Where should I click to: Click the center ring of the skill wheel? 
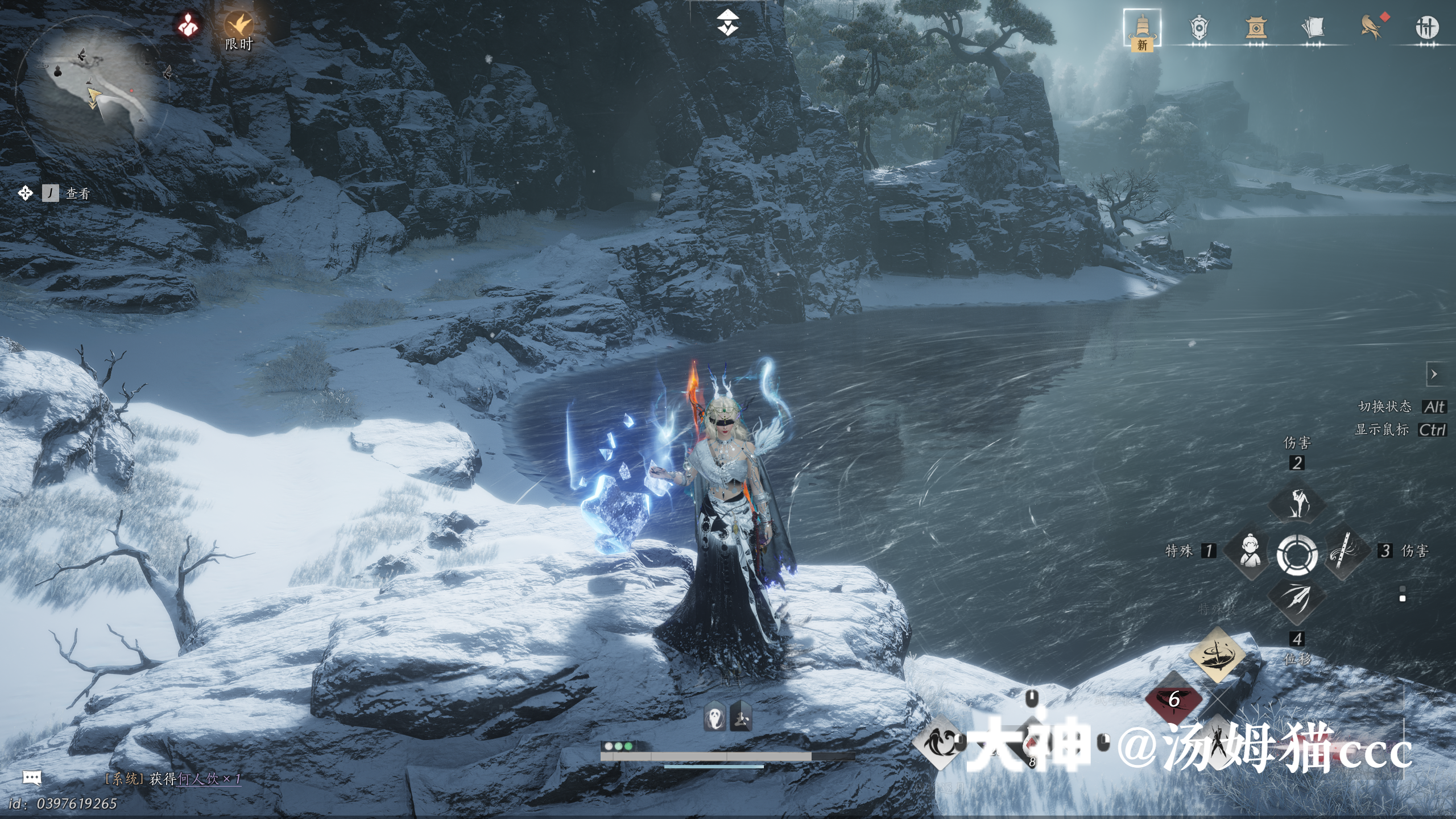click(x=1297, y=554)
